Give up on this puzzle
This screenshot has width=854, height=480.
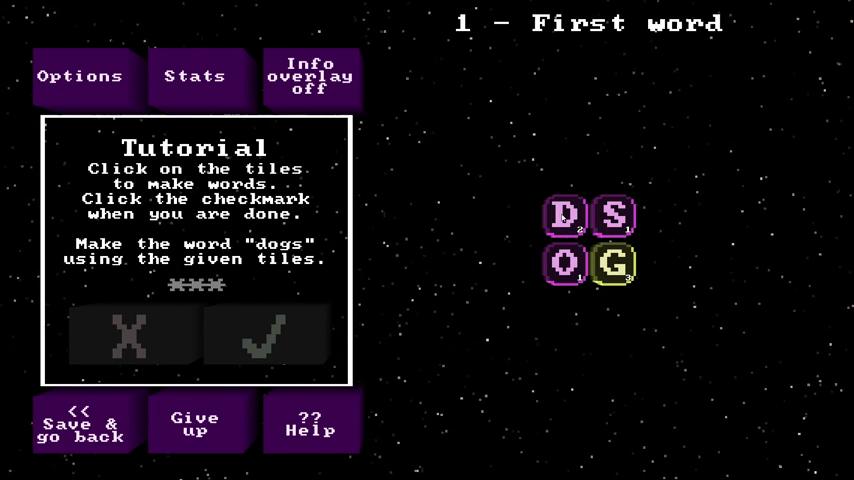(197, 424)
